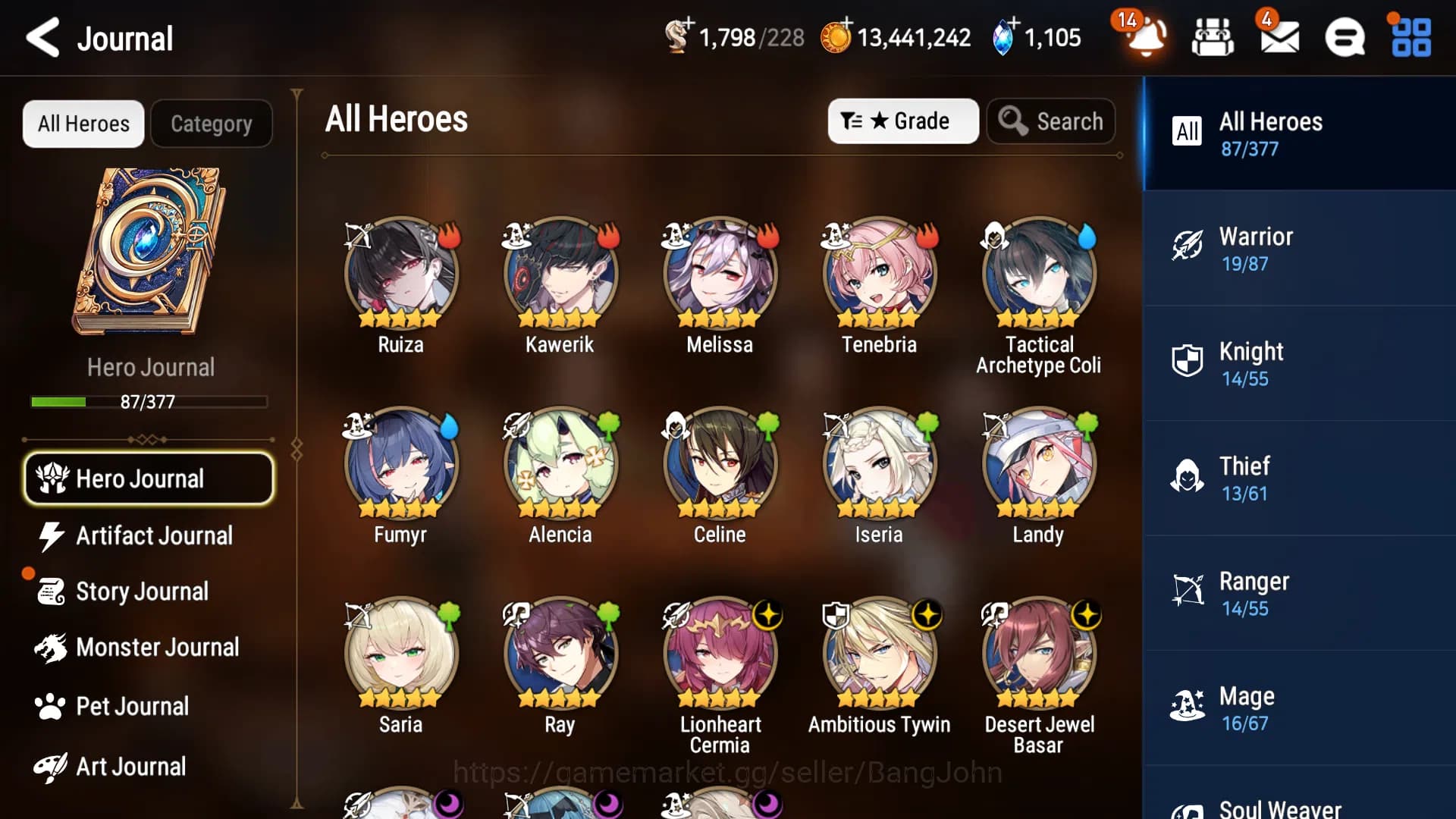The image size is (1456, 819).
Task: Go back using the Journal back arrow
Action: [x=42, y=38]
